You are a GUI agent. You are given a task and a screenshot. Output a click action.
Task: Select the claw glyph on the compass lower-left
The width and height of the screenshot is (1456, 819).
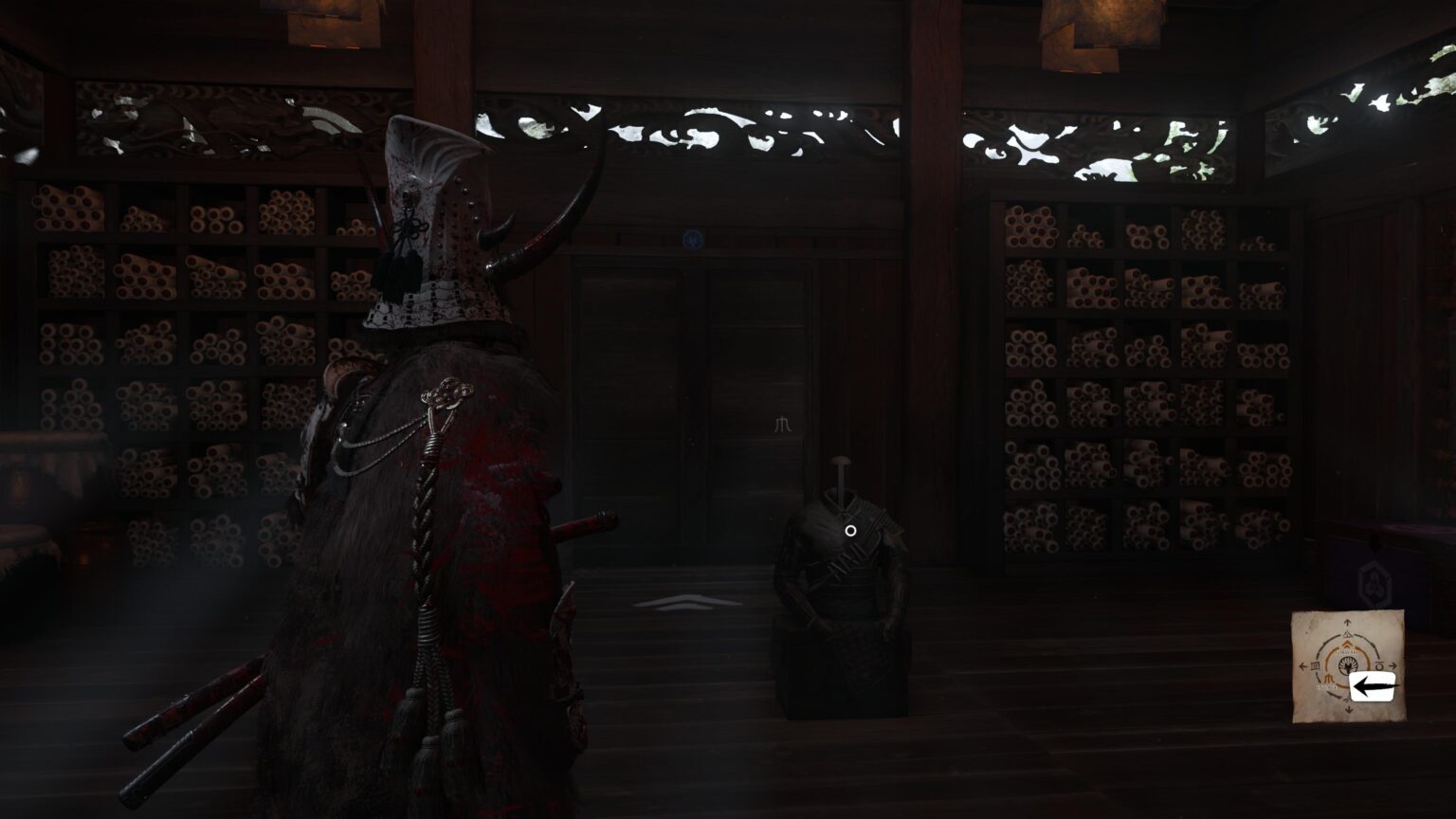(1328, 678)
